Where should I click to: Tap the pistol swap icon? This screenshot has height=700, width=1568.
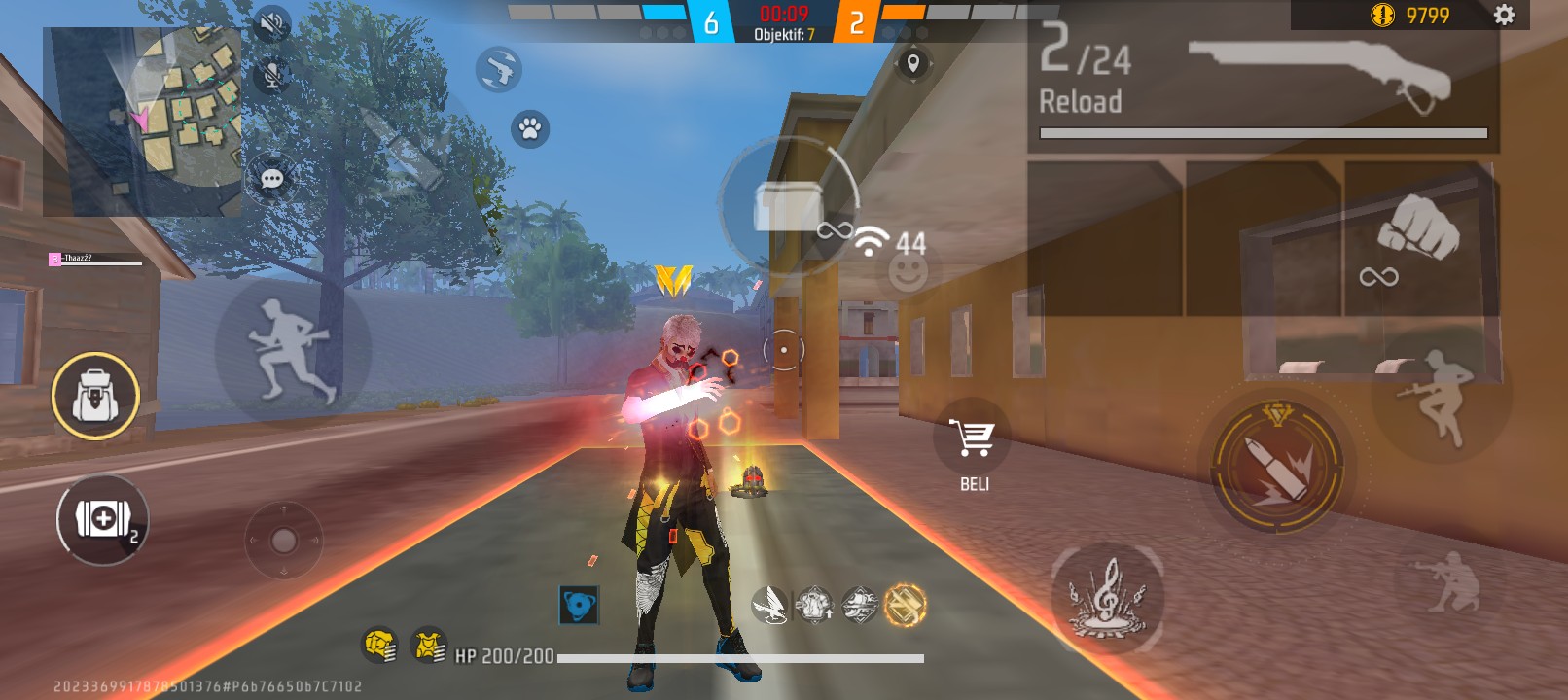click(x=499, y=69)
